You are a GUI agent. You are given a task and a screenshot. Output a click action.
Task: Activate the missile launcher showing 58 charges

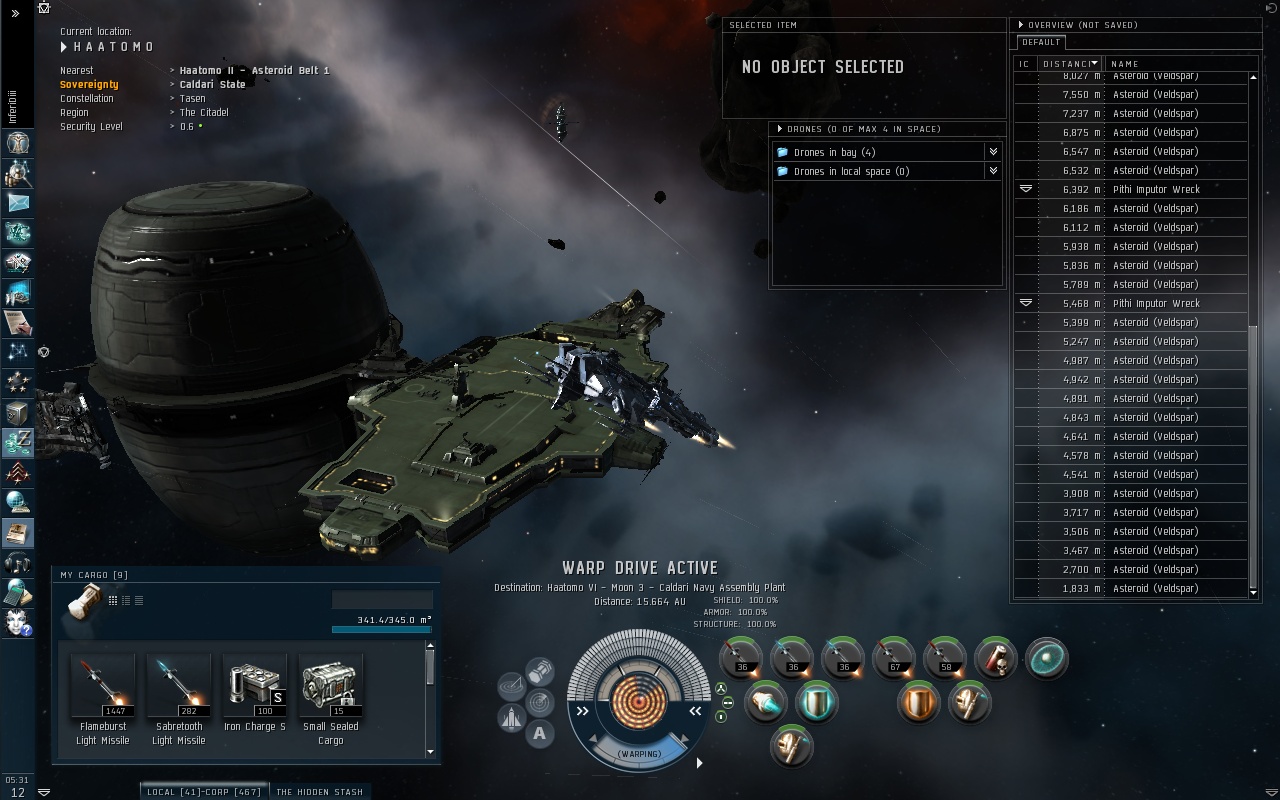pos(945,659)
